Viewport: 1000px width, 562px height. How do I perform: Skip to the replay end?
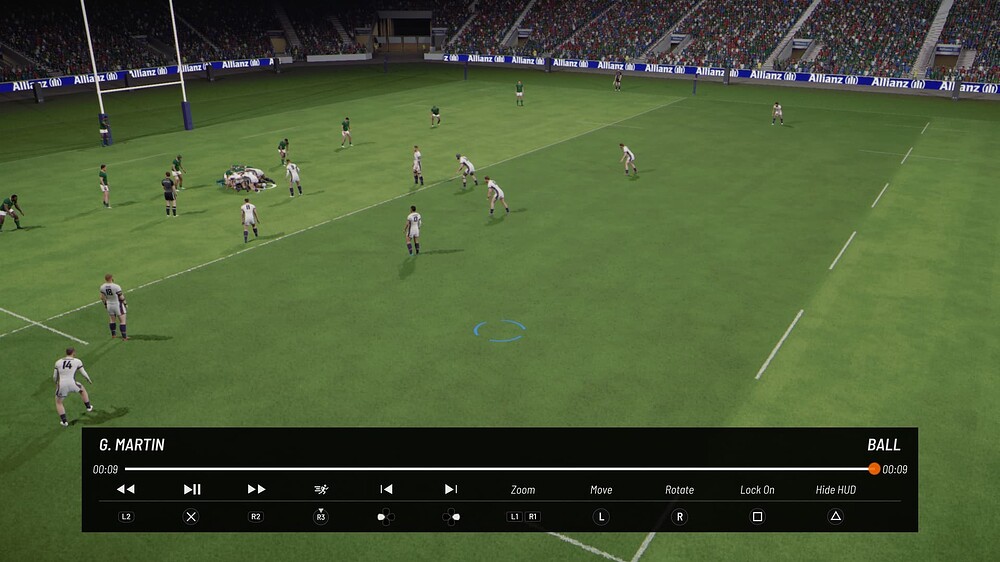[x=451, y=489]
